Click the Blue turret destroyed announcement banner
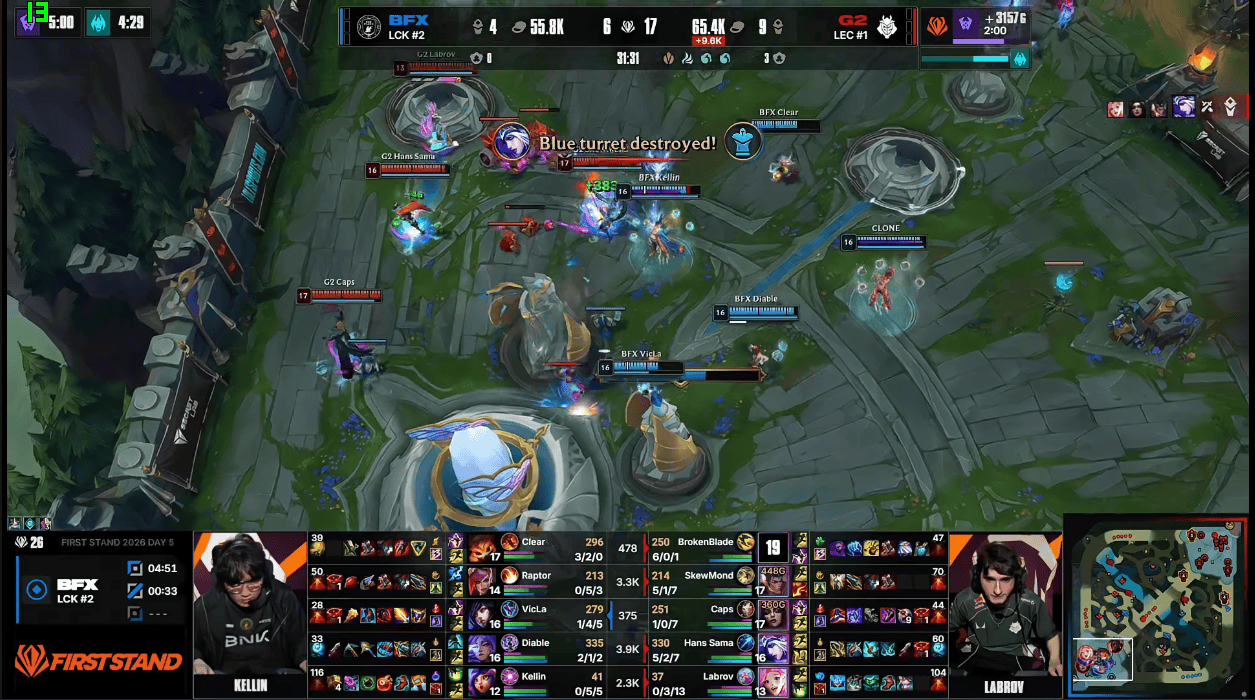Image resolution: width=1255 pixels, height=700 pixels. (x=628, y=143)
